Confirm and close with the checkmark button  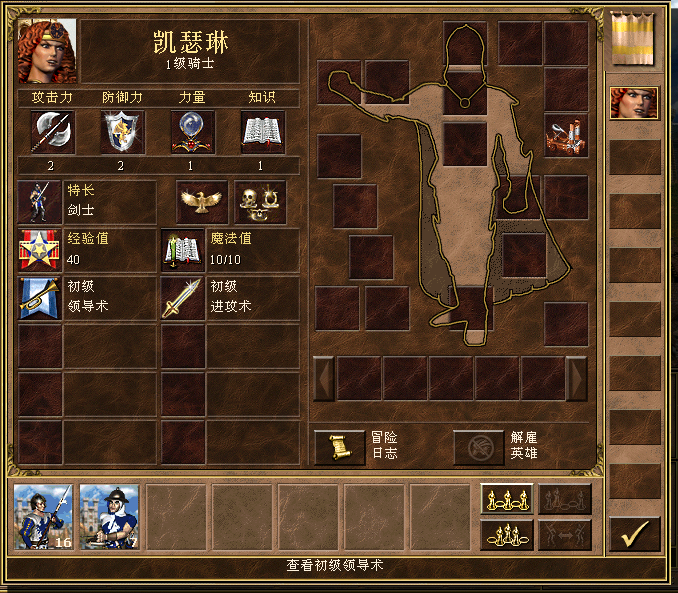(x=634, y=534)
